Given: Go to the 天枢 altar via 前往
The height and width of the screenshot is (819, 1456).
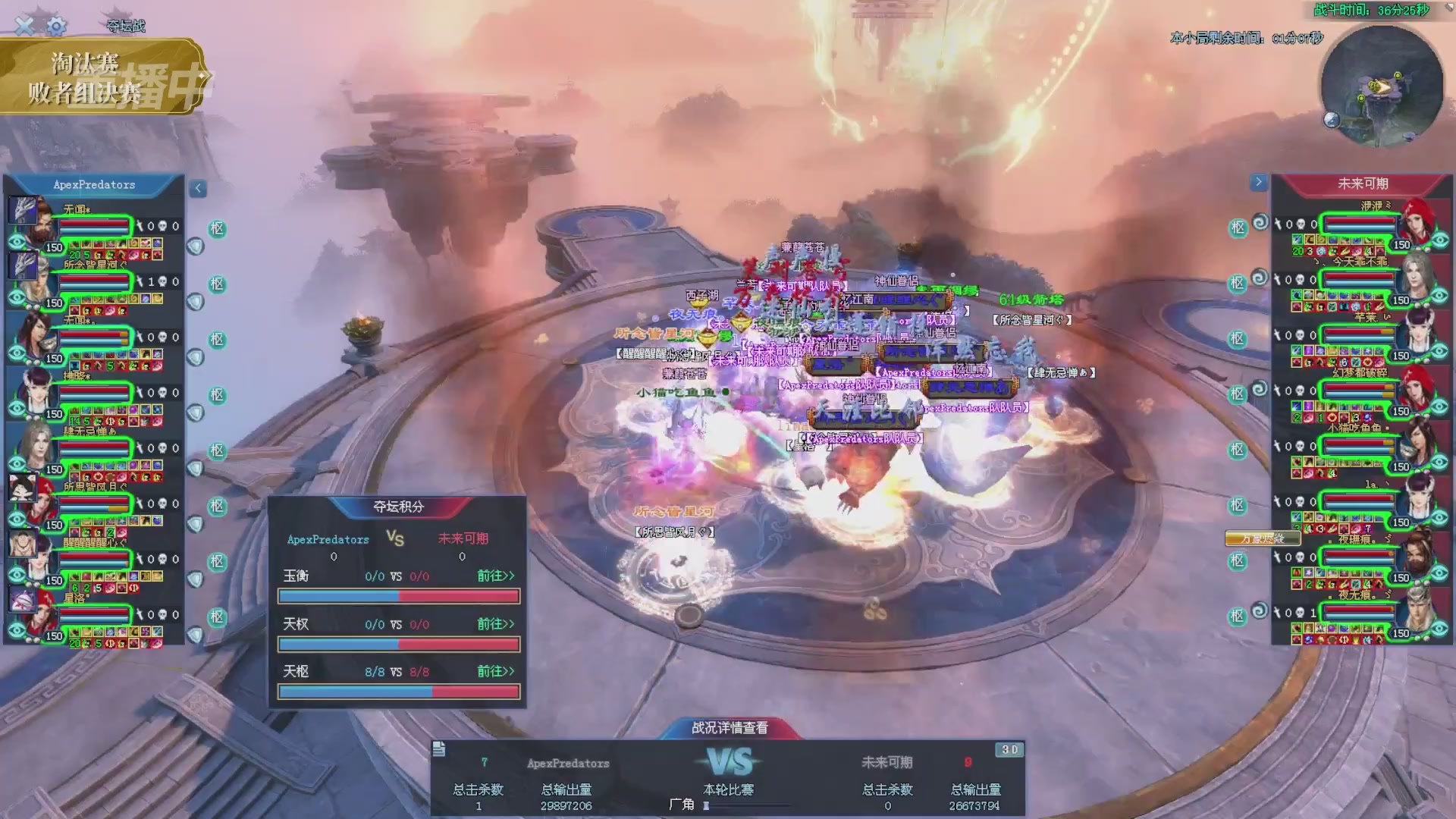Looking at the screenshot, I should 495,672.
